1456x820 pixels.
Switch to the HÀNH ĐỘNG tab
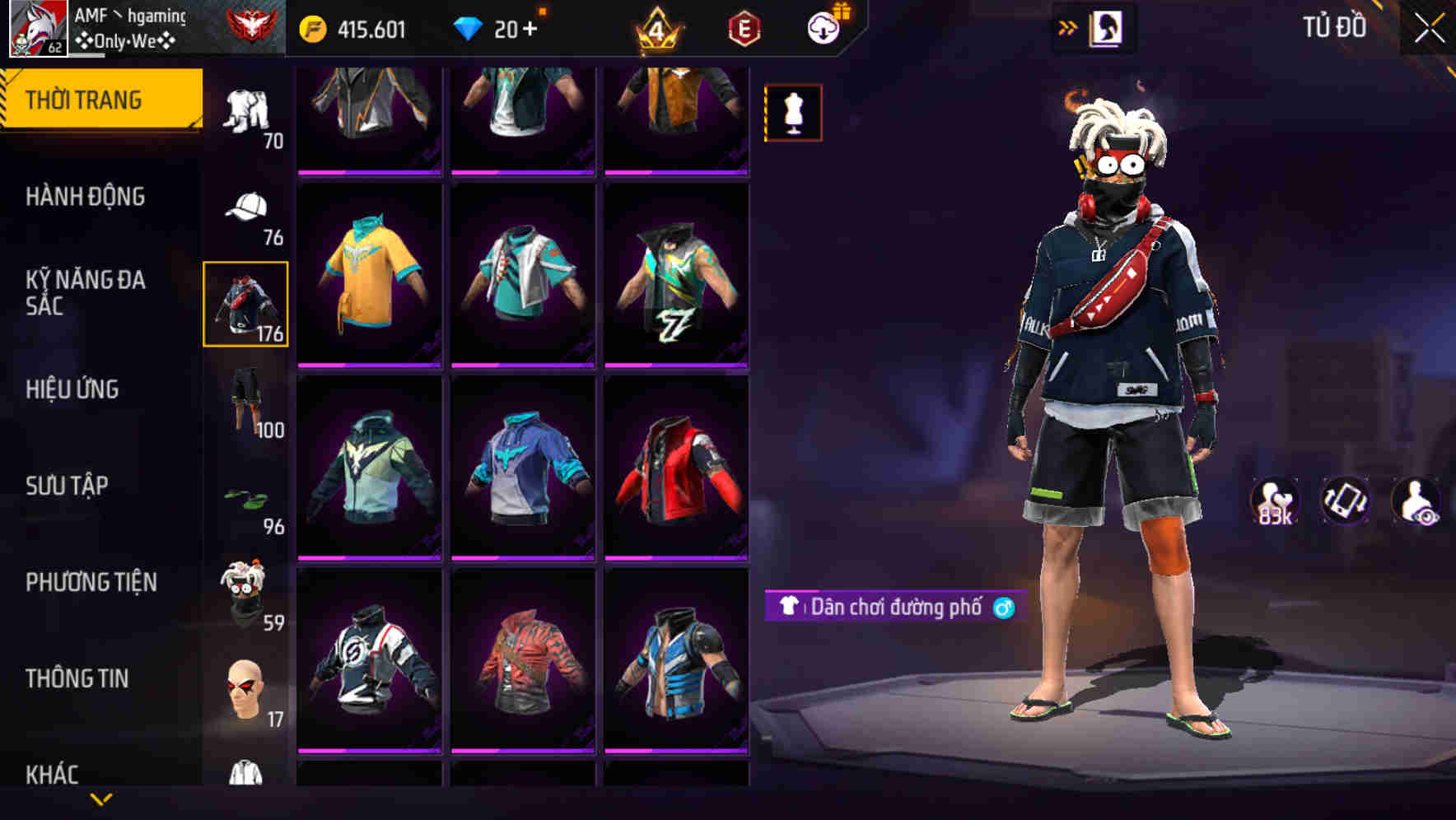(x=85, y=198)
